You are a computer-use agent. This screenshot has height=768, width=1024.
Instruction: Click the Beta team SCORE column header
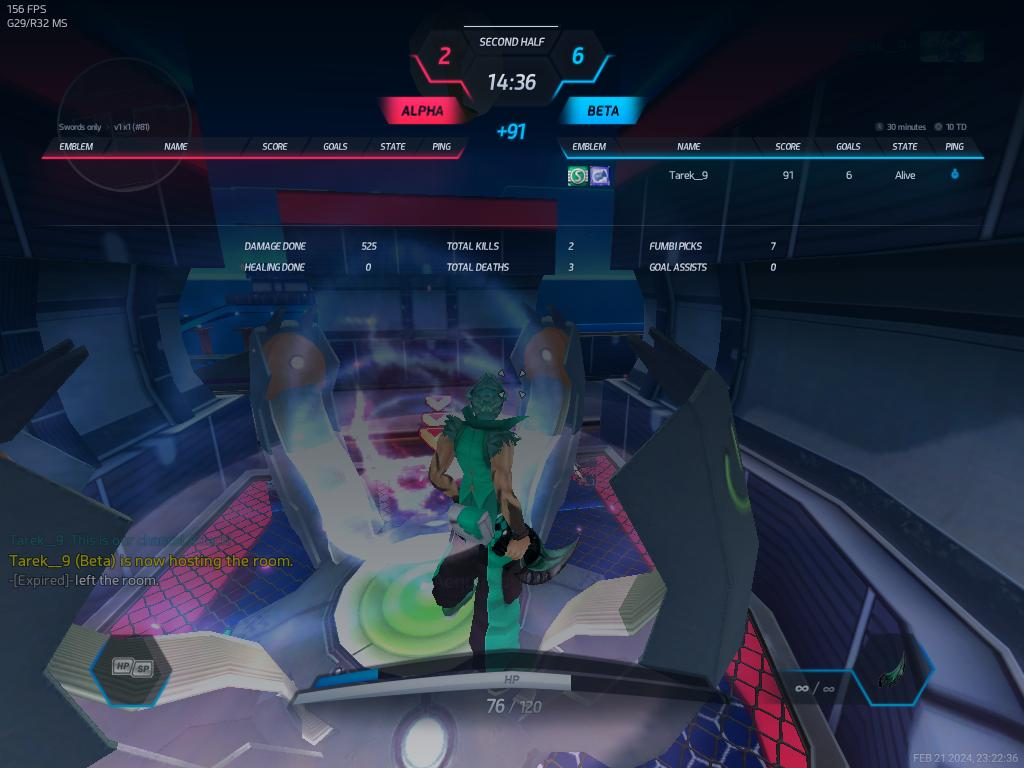coord(788,147)
